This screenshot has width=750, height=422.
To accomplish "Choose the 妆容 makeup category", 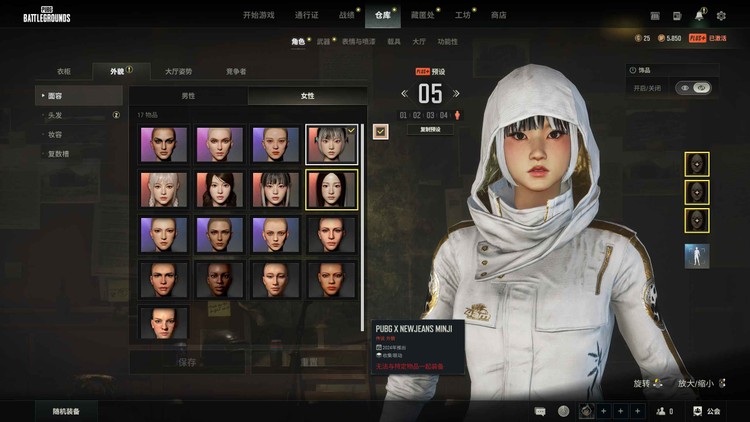I will pyautogui.click(x=56, y=134).
